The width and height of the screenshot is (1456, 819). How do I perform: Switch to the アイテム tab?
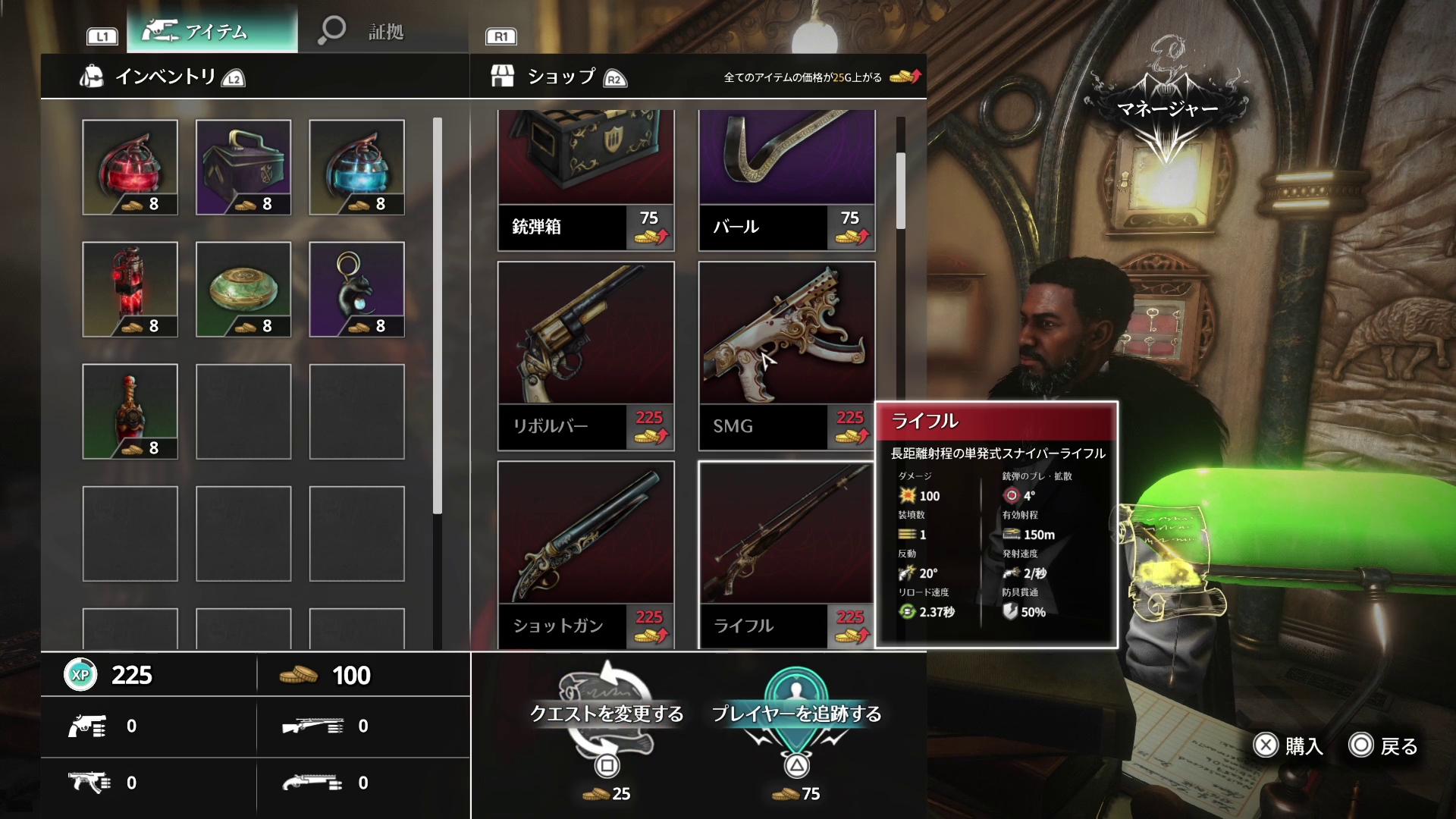(x=212, y=31)
